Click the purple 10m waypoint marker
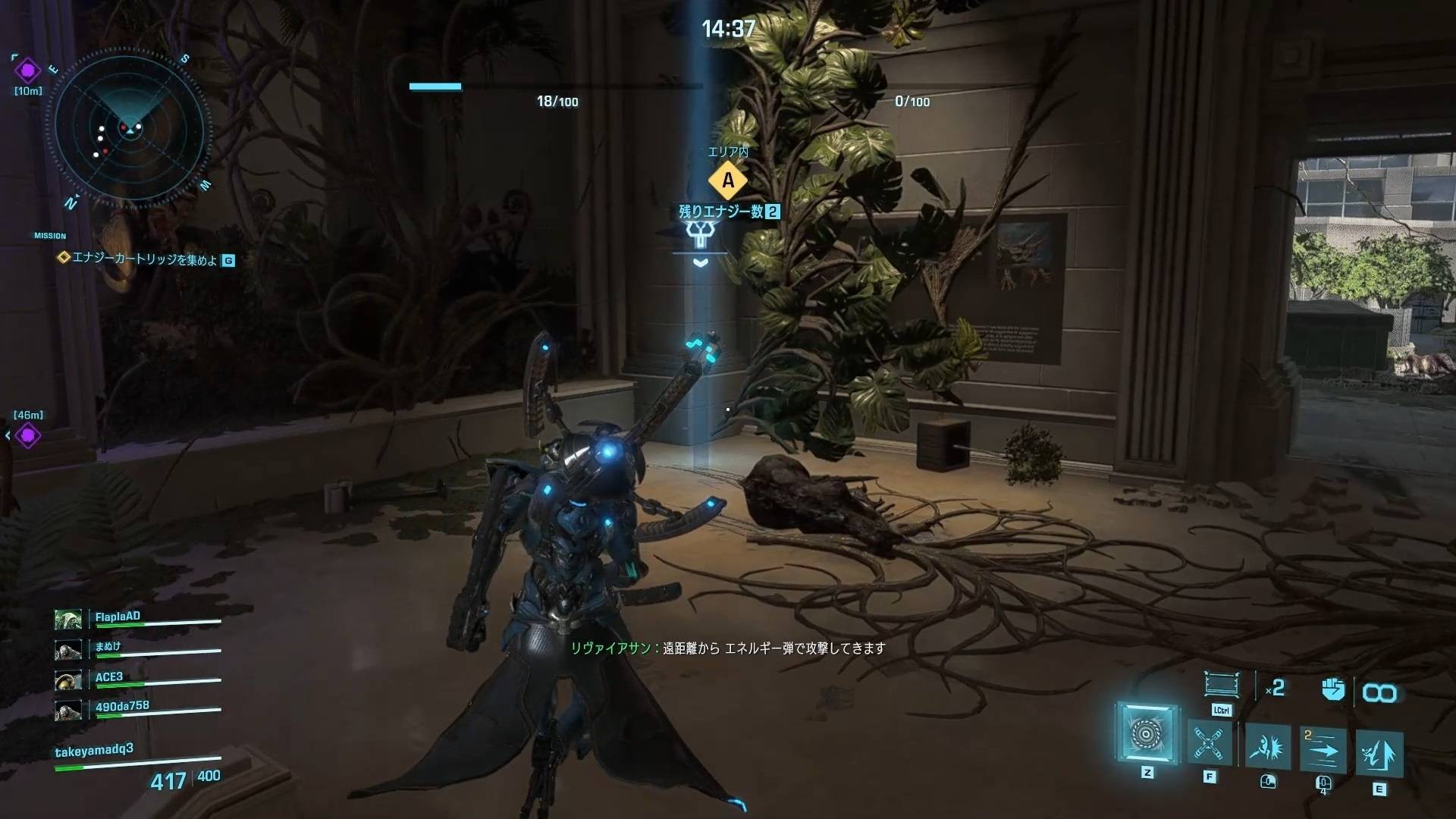The image size is (1456, 819). (28, 71)
